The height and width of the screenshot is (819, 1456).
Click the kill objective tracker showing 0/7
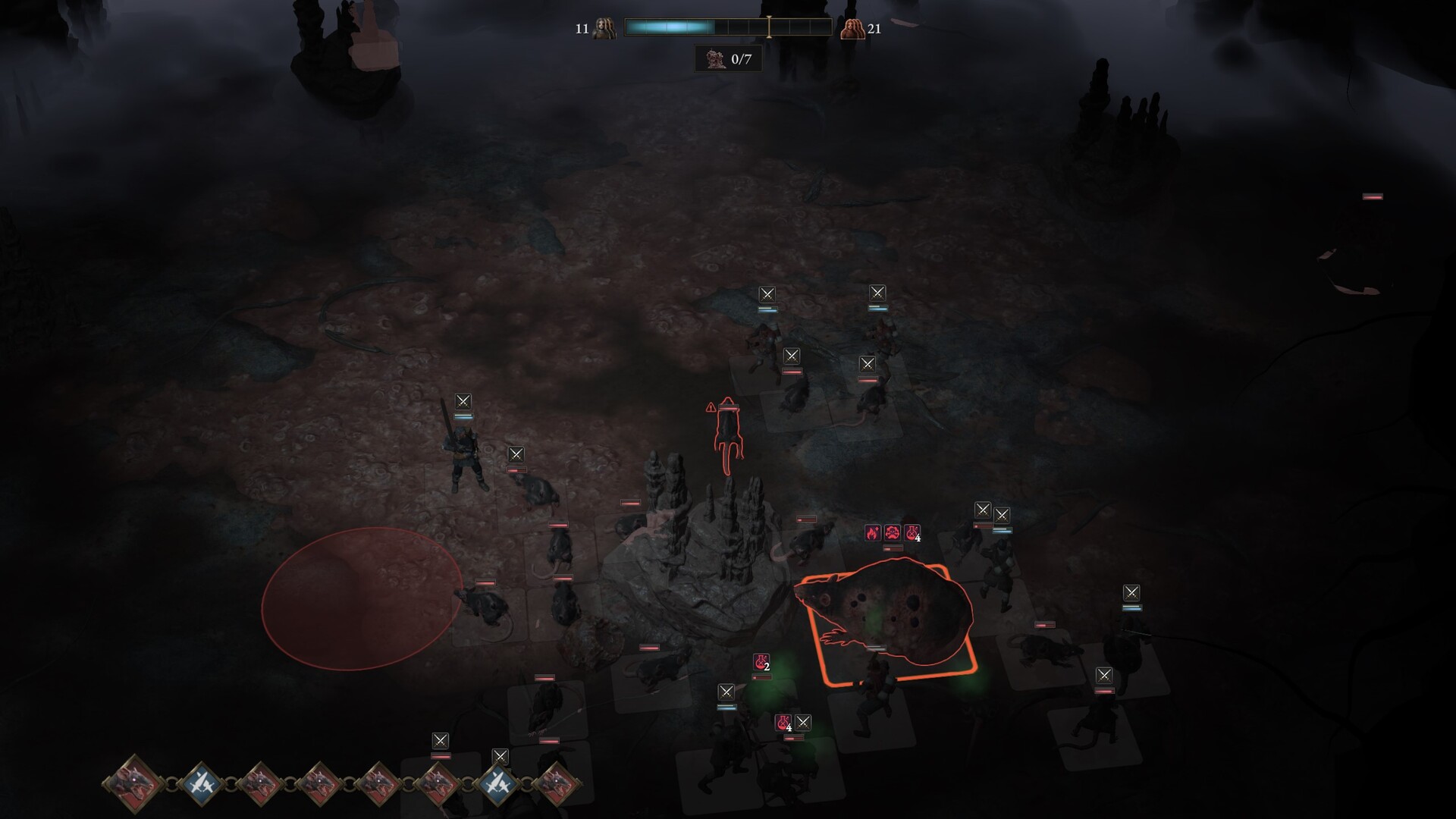[729, 59]
